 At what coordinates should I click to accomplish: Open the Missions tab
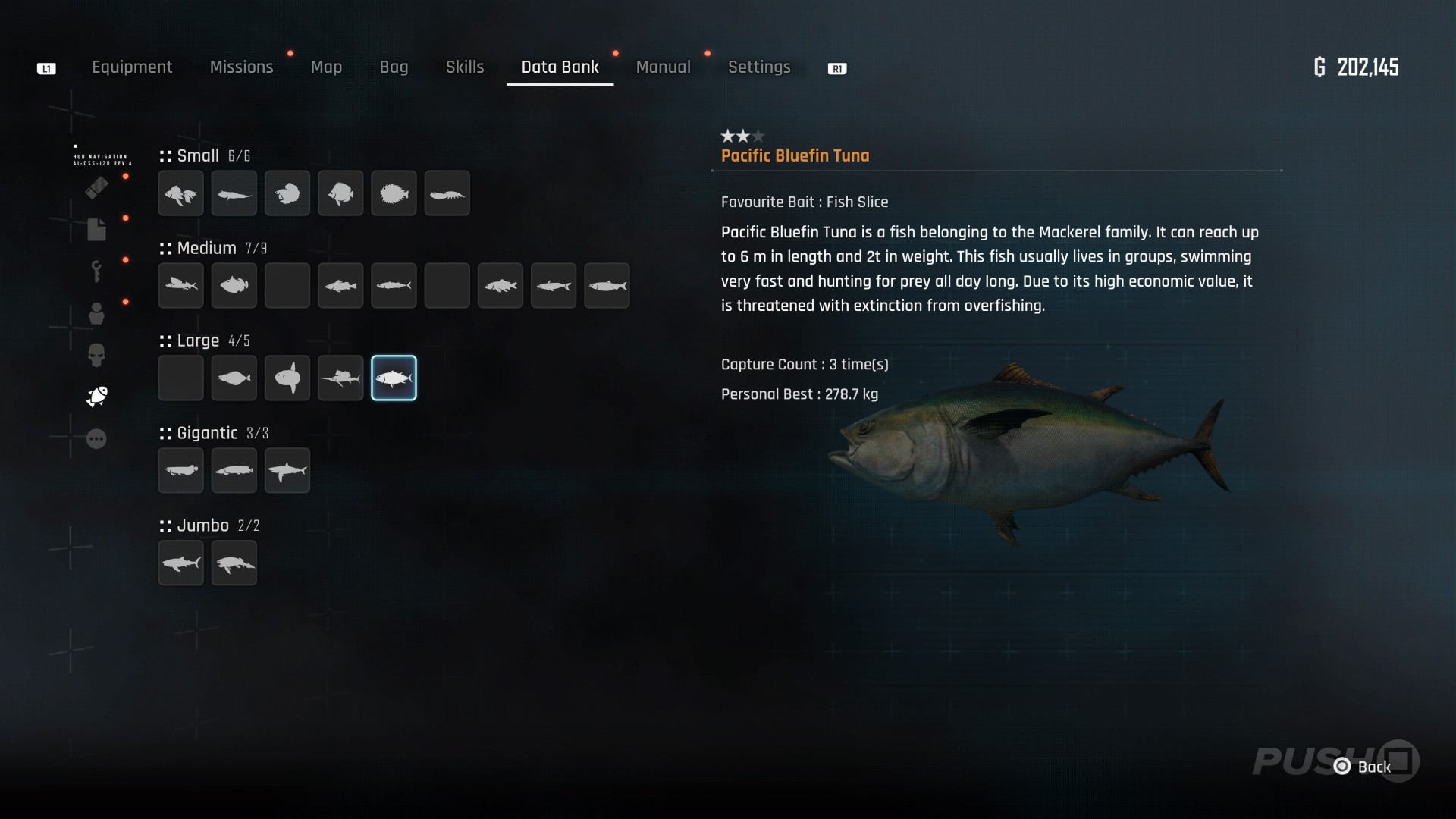point(241,67)
